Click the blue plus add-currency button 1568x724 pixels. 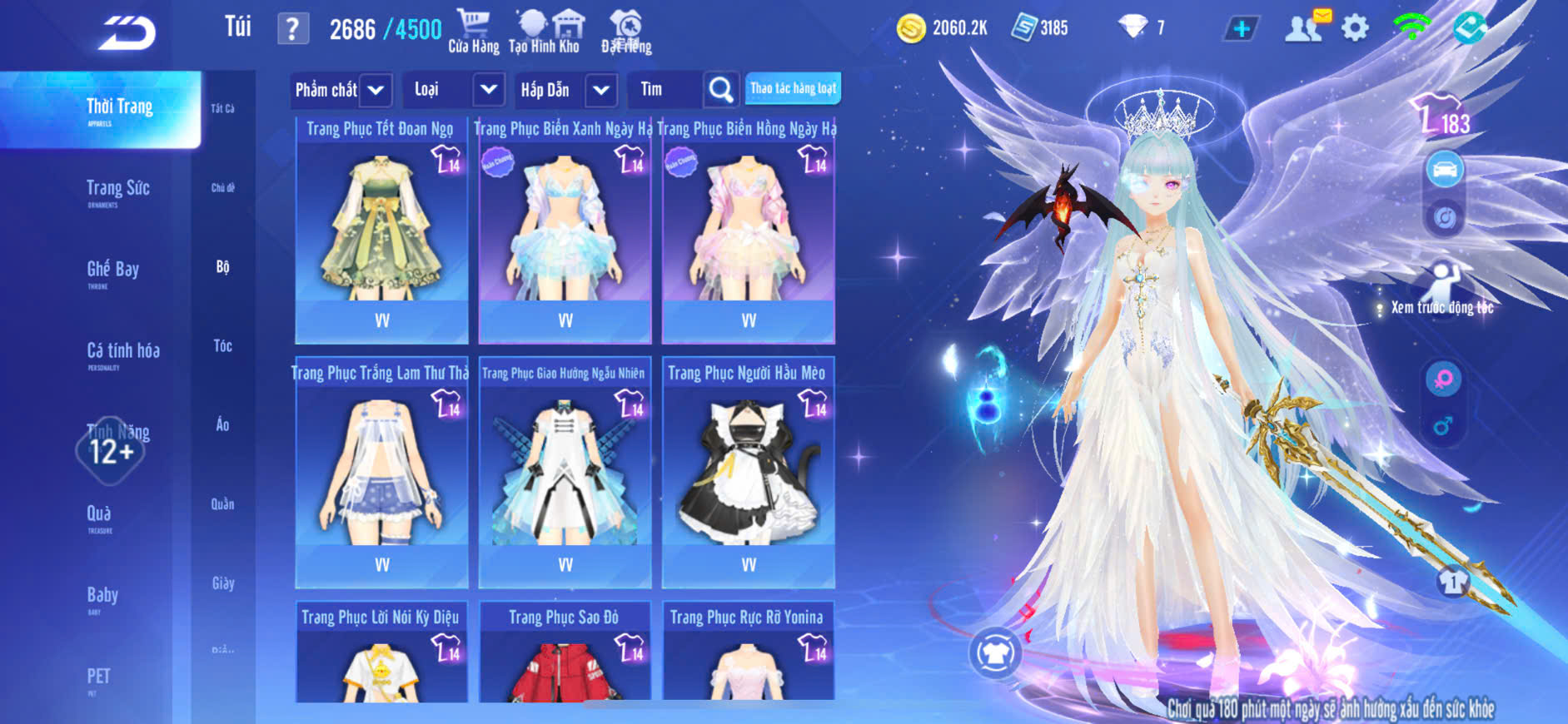[x=1241, y=28]
